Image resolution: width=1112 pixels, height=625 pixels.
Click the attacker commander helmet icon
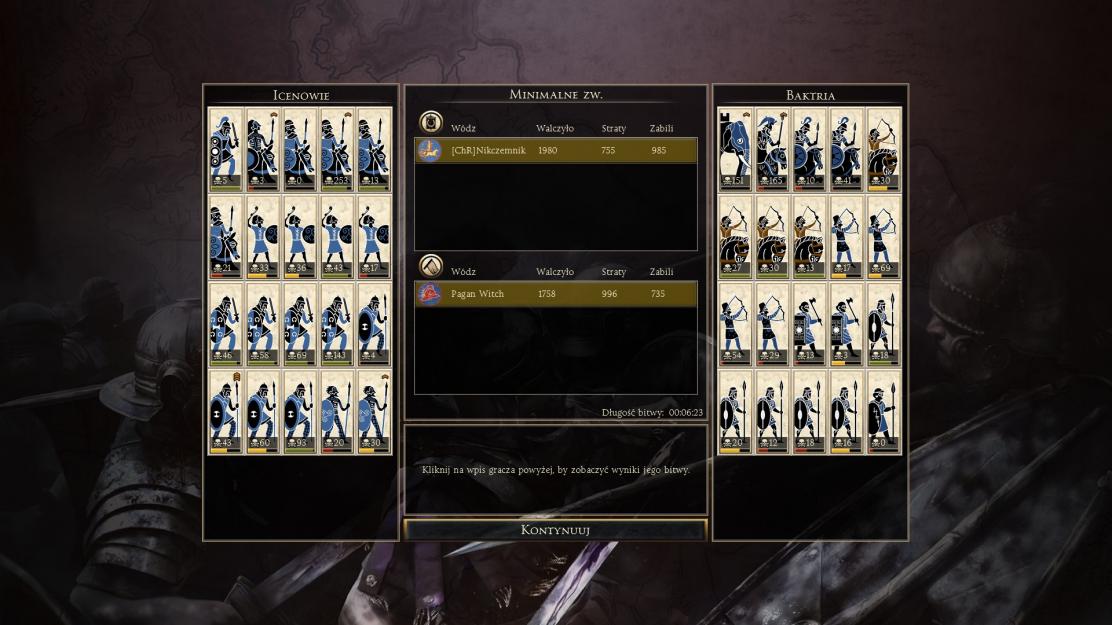click(431, 123)
